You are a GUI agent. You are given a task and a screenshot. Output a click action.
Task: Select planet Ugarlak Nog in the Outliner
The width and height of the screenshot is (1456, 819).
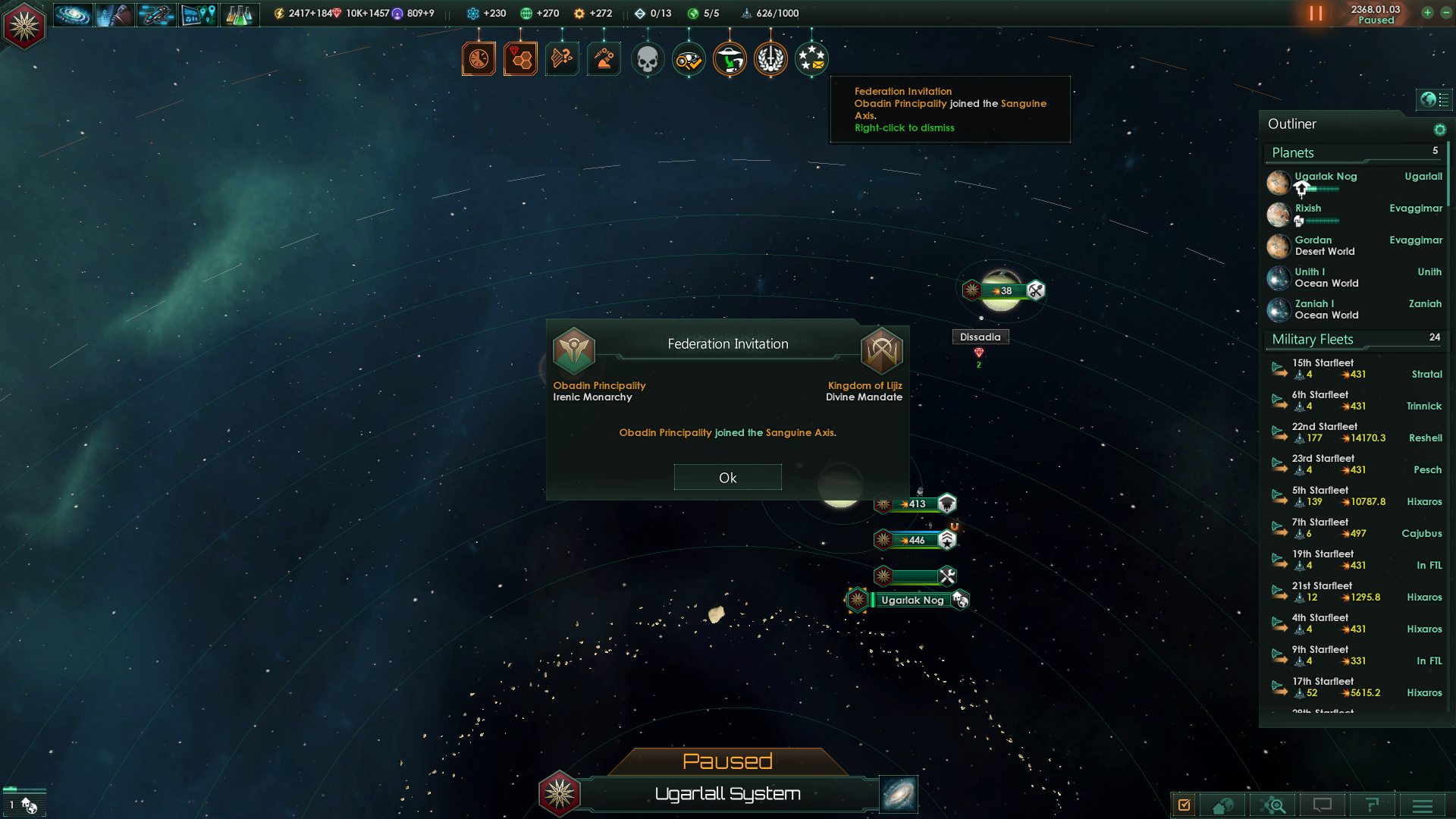pyautogui.click(x=1326, y=177)
